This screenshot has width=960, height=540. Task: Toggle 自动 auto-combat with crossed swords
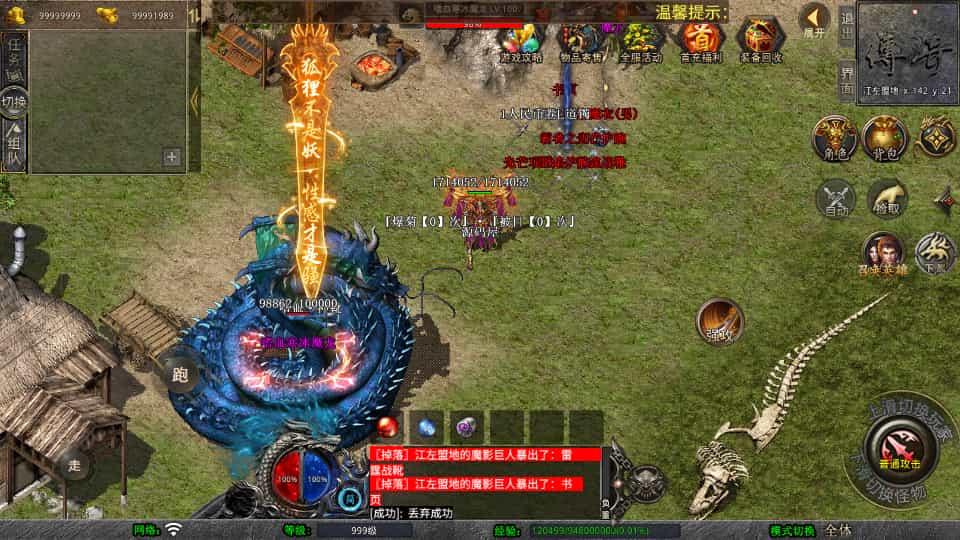tap(837, 199)
